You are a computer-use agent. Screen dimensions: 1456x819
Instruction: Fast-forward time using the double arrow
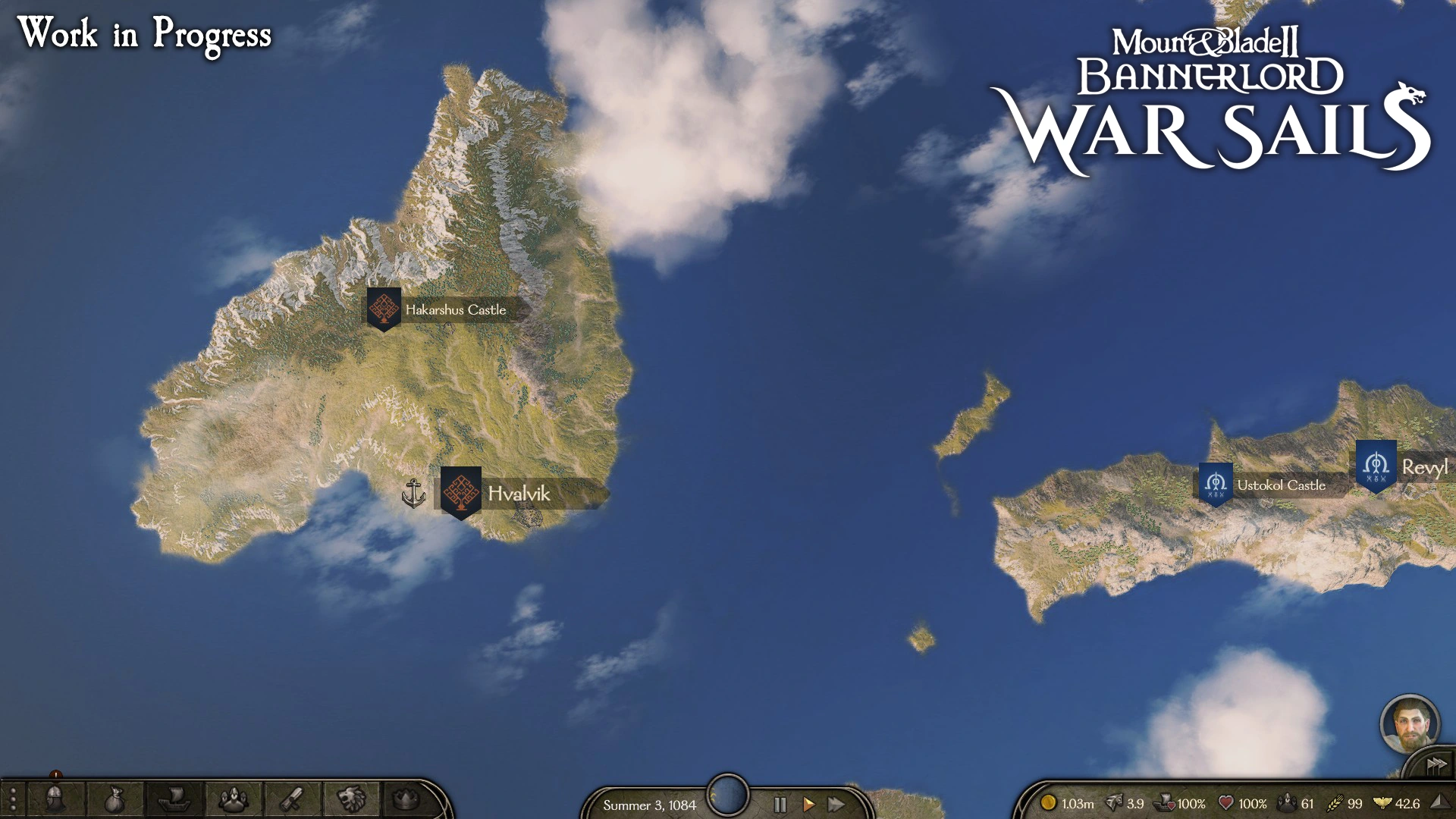coord(836,805)
